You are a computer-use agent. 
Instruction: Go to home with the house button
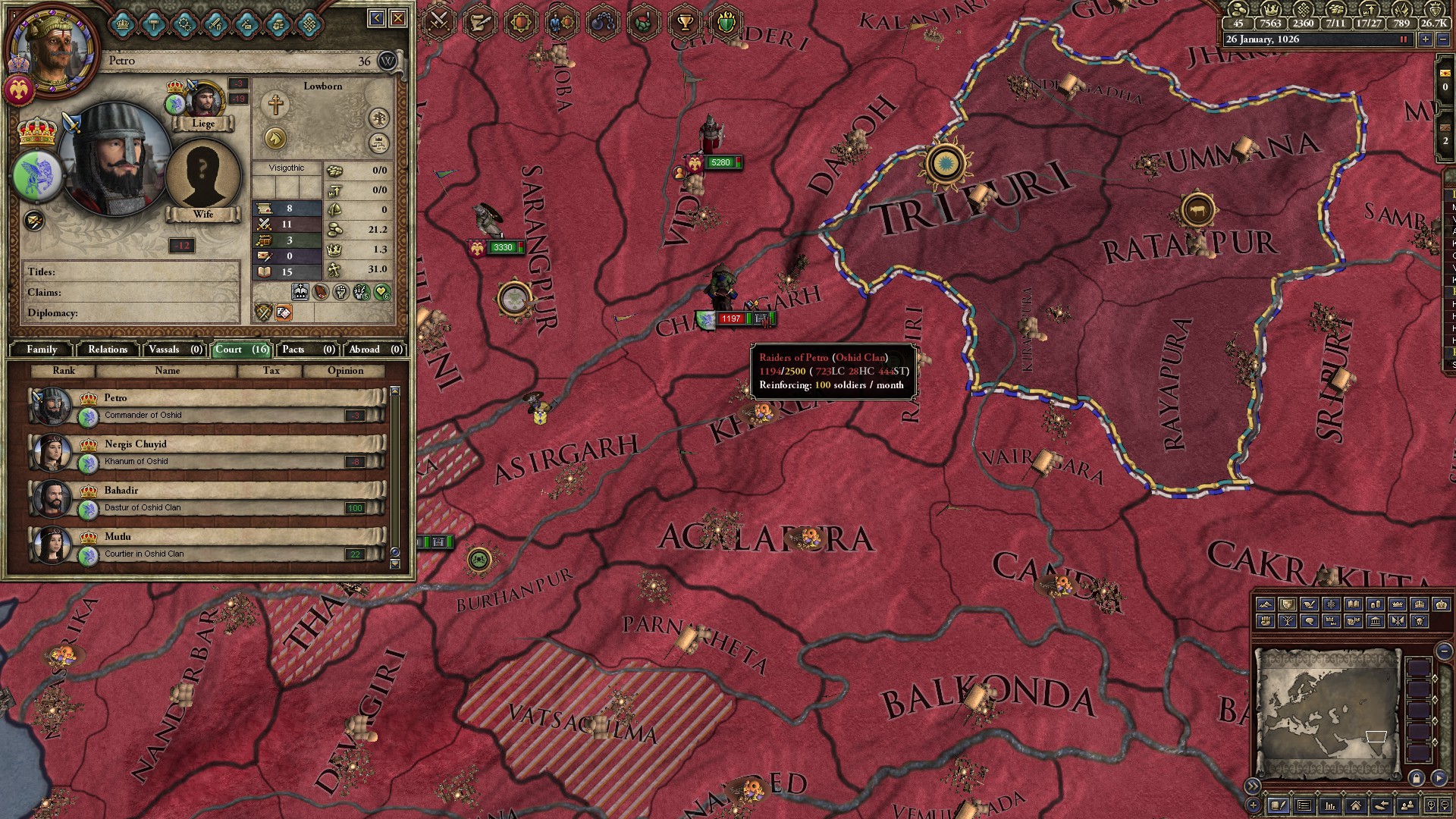[1355, 805]
